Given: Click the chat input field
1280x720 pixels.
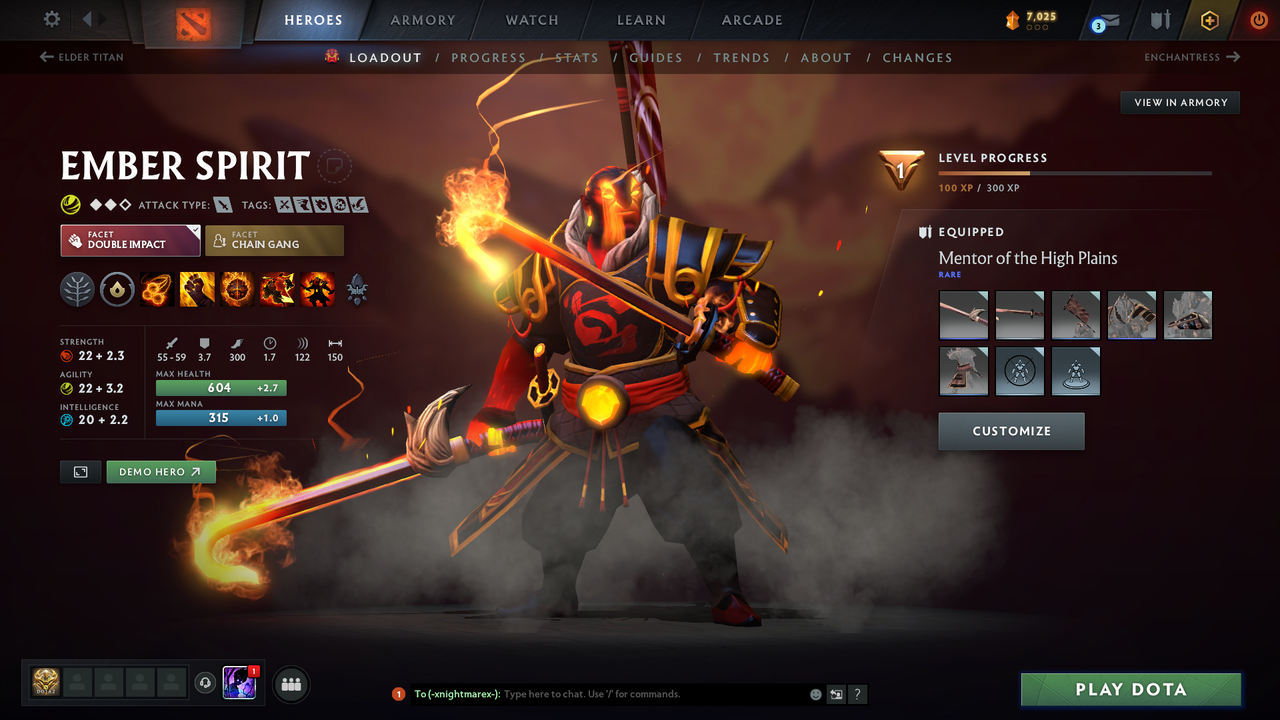Looking at the screenshot, I should 600,693.
